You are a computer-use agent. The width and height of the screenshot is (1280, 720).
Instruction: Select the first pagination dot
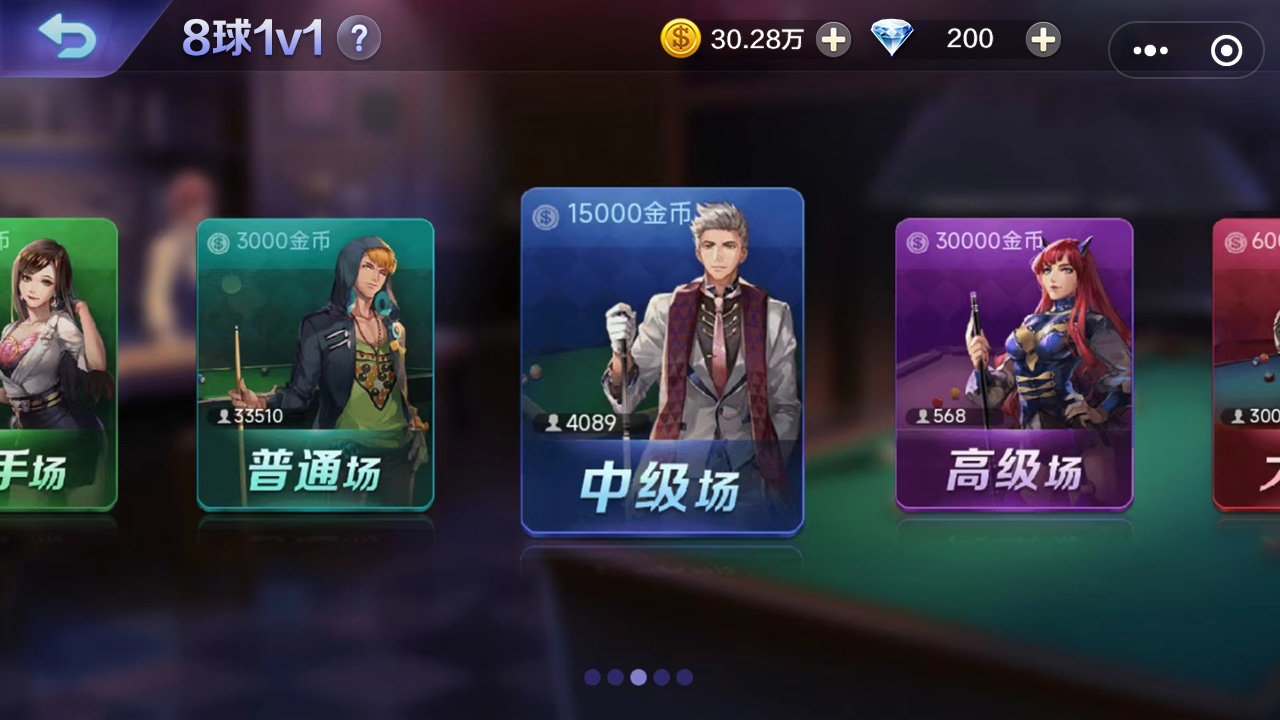[592, 677]
